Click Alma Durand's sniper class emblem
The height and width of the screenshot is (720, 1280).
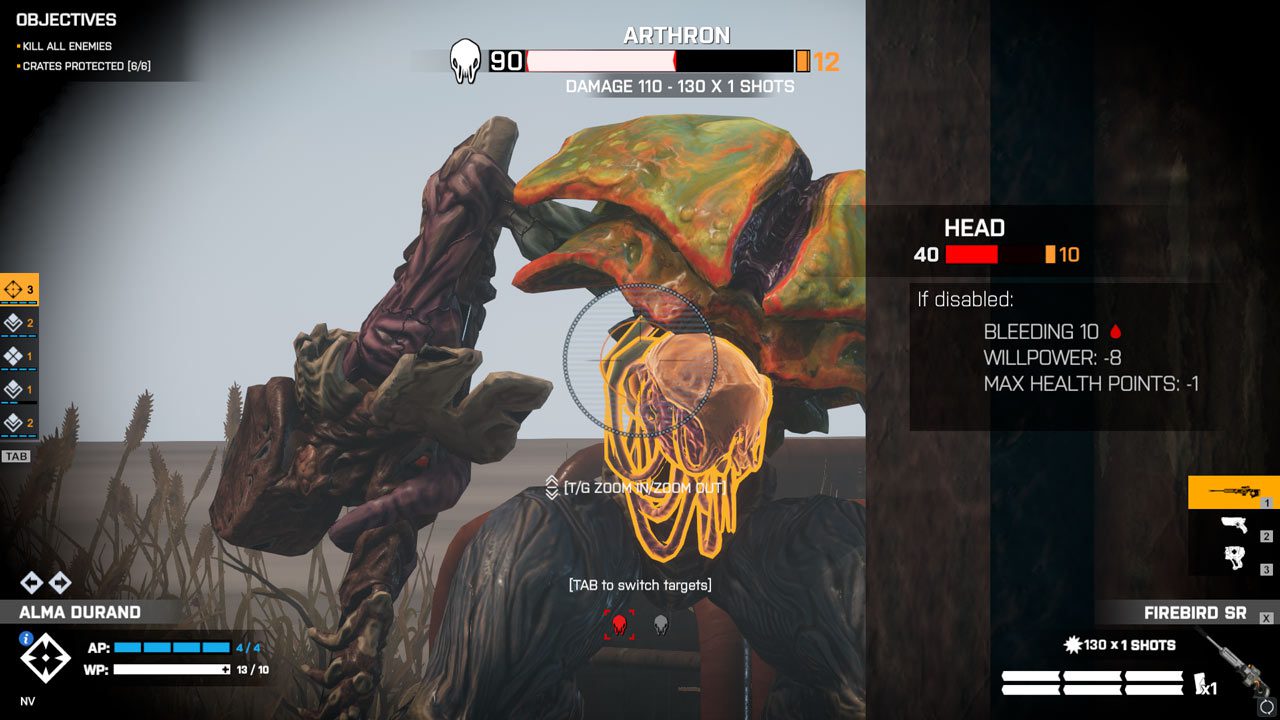click(x=46, y=659)
